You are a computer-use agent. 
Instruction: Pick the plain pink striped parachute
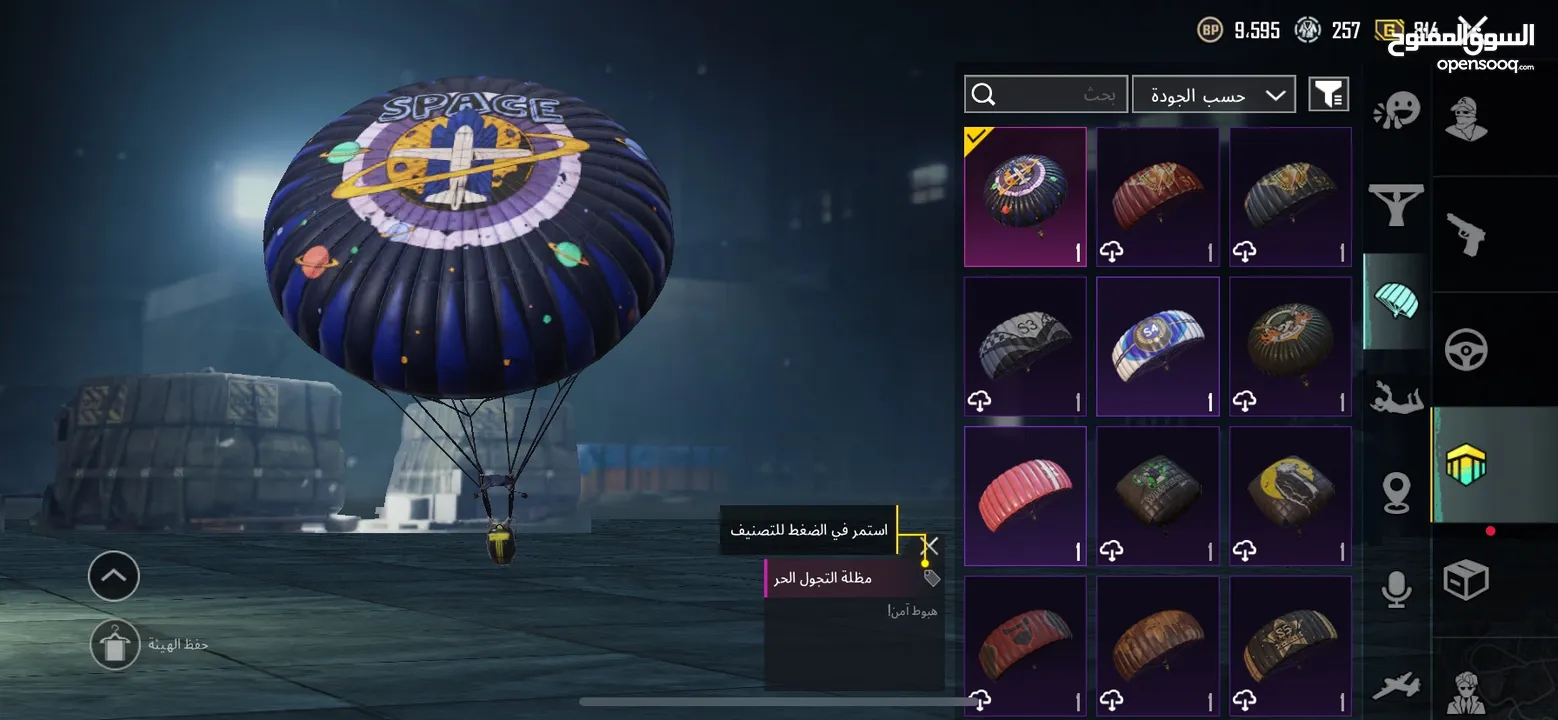pos(1025,496)
